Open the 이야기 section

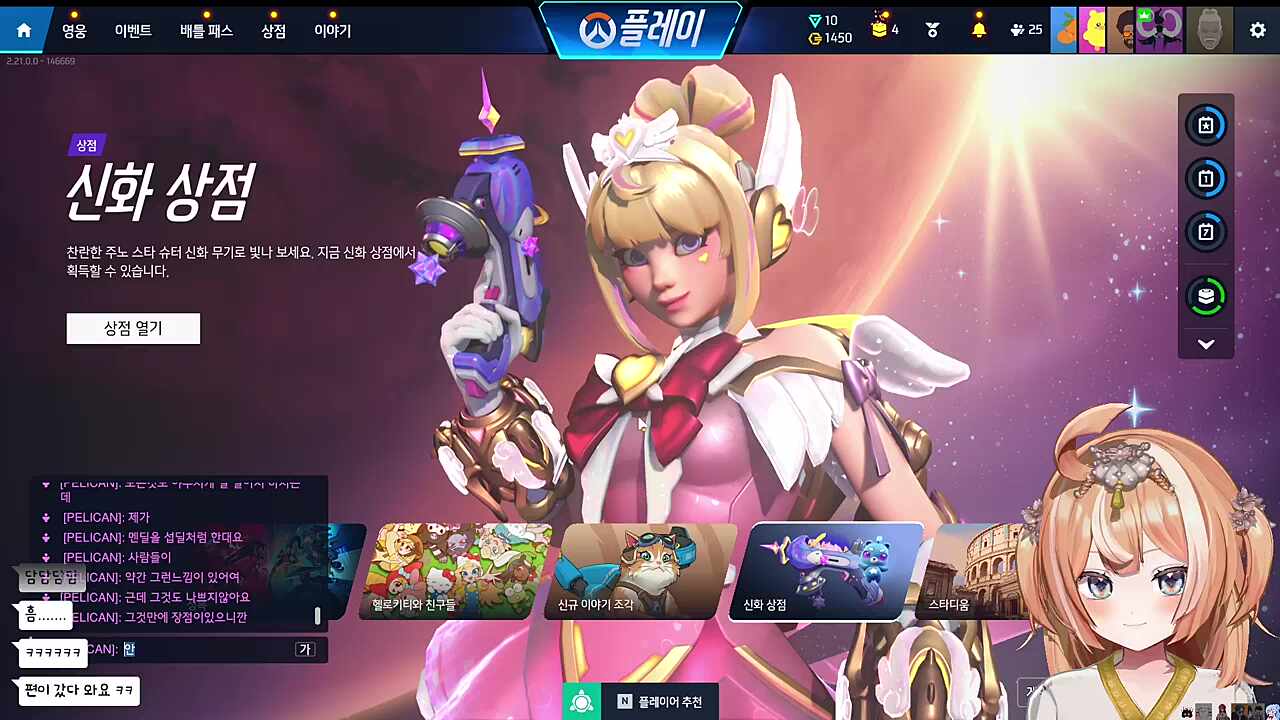(331, 30)
